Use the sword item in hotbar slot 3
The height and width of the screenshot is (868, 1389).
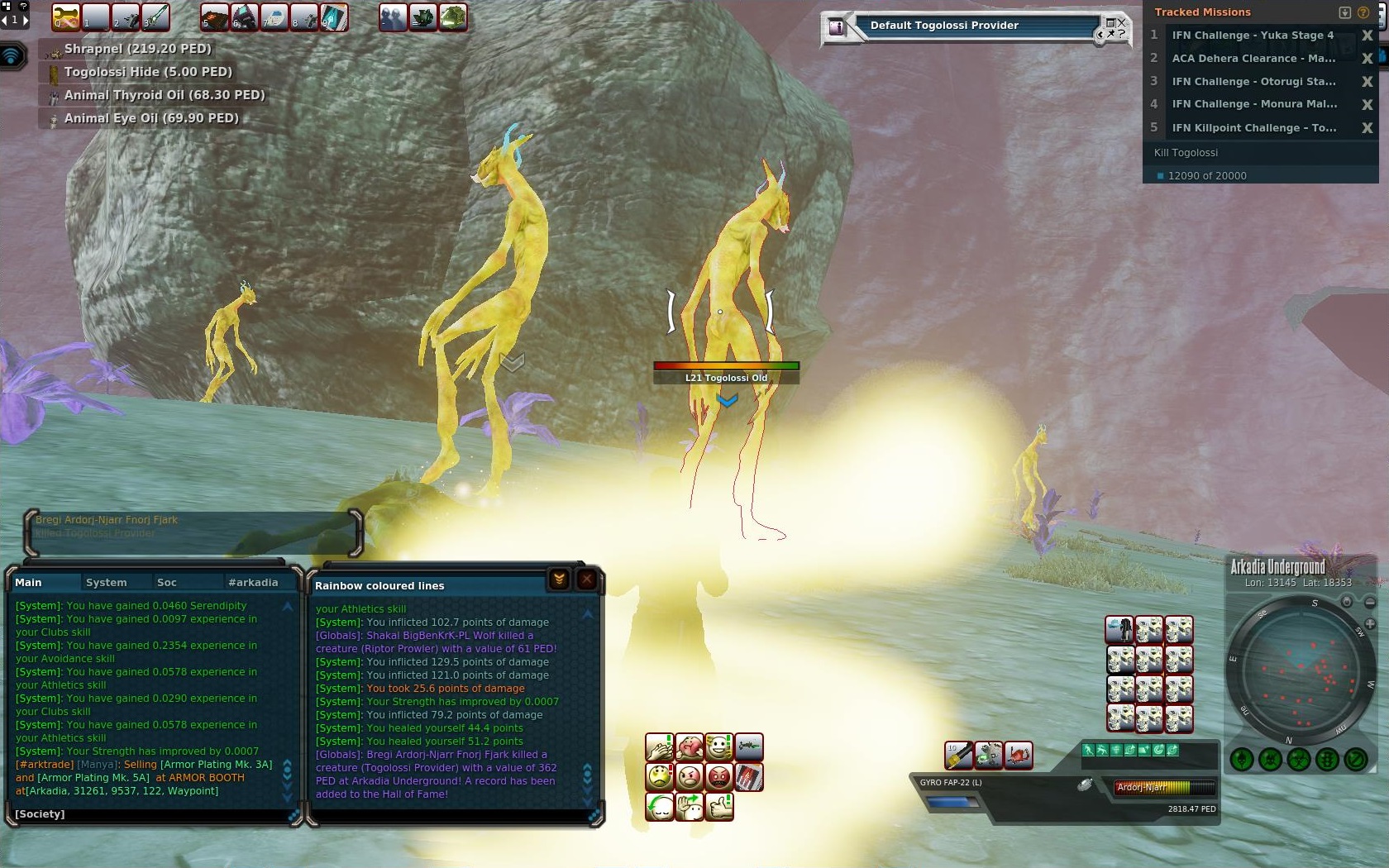click(155, 17)
